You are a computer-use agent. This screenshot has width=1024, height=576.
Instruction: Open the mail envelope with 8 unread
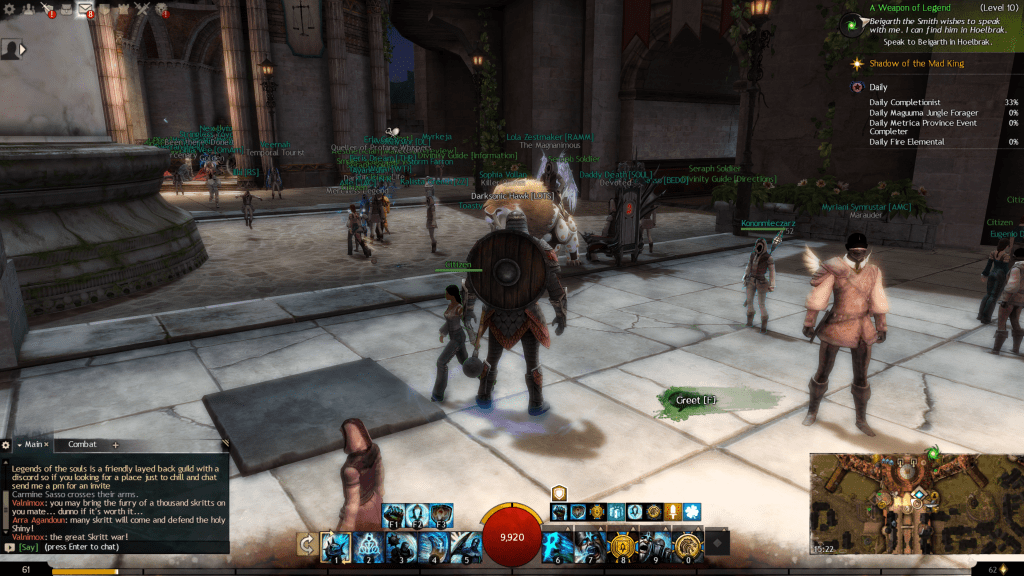point(85,10)
